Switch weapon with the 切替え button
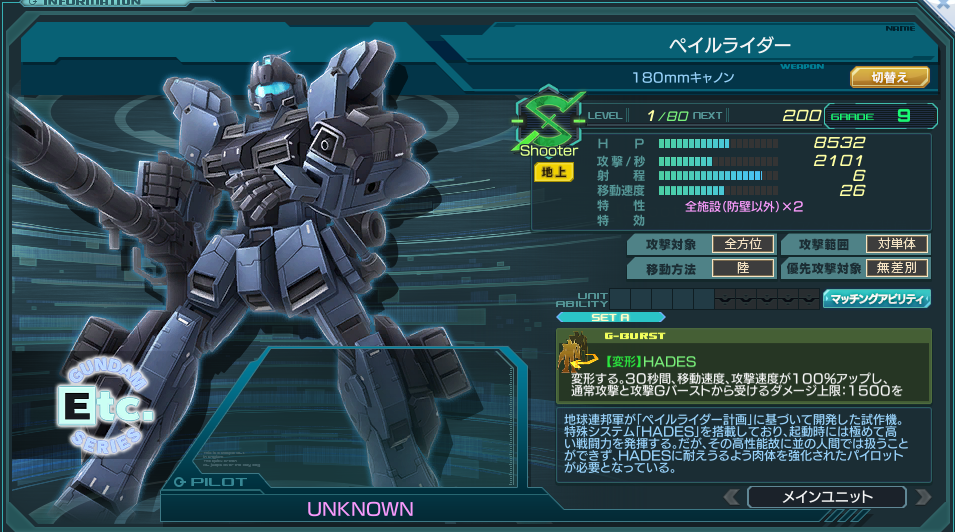 889,77
